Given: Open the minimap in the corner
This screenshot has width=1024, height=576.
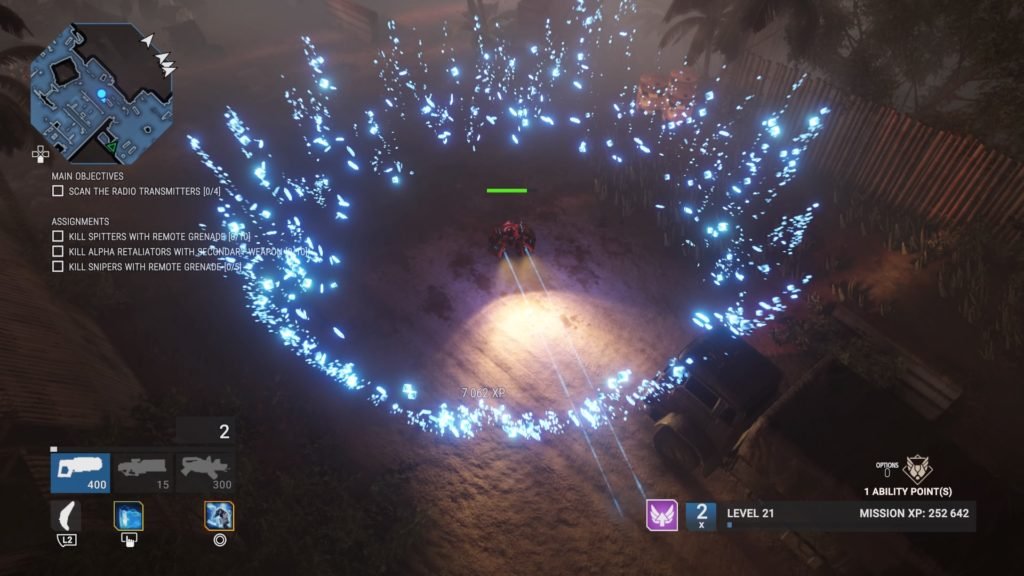Looking at the screenshot, I should (100, 95).
